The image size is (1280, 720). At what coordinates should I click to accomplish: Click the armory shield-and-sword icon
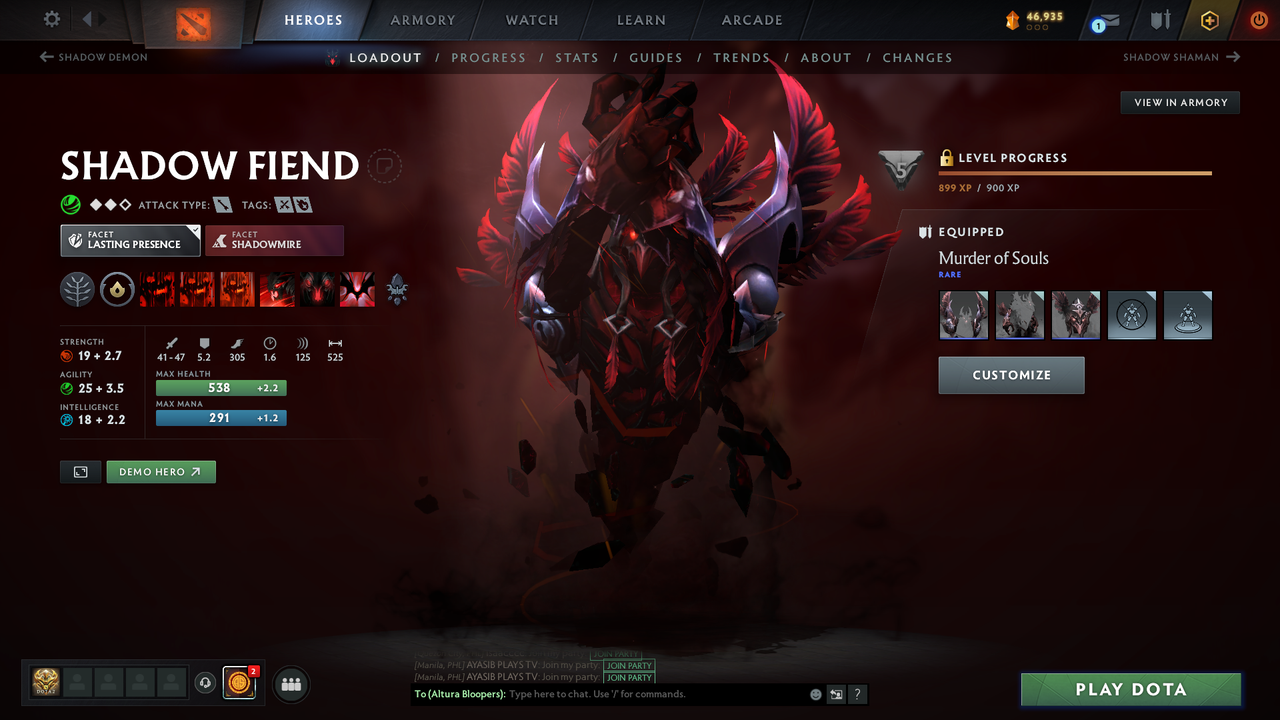click(1158, 19)
